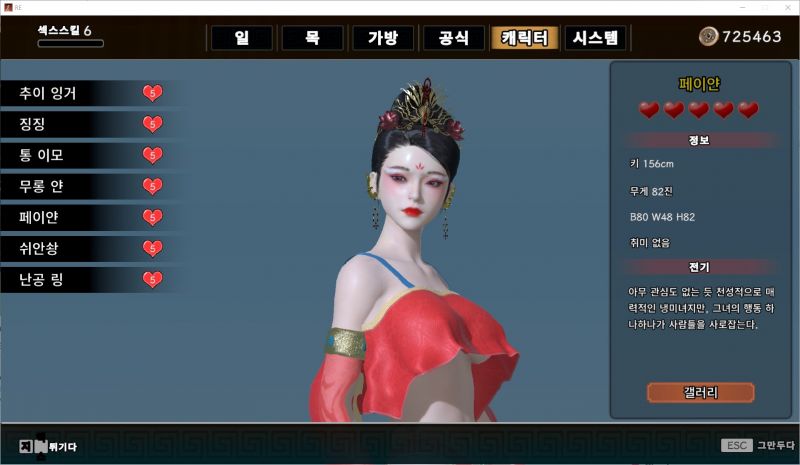Select the 가방 tab

382,38
